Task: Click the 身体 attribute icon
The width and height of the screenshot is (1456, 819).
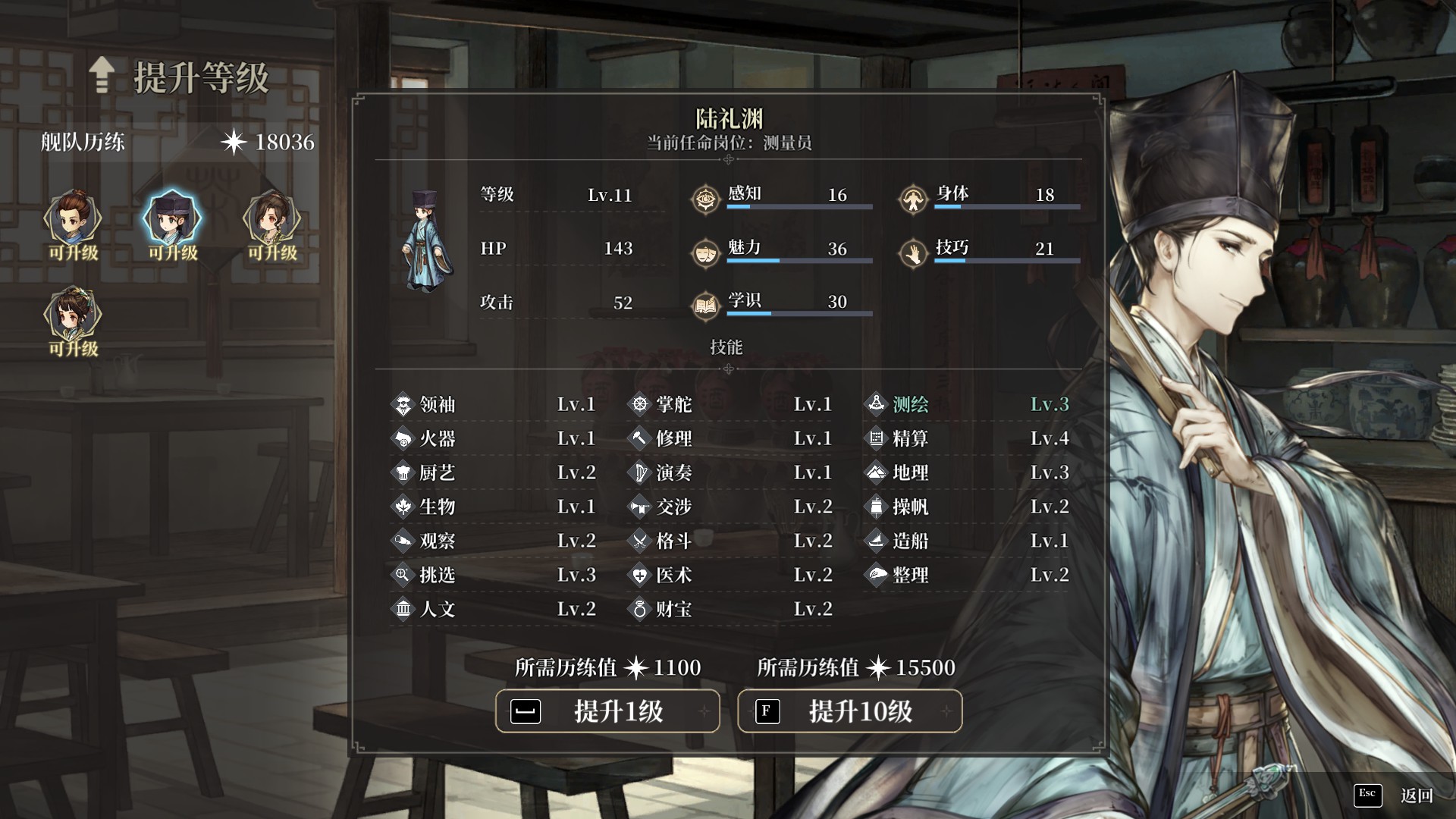Action: [x=913, y=199]
